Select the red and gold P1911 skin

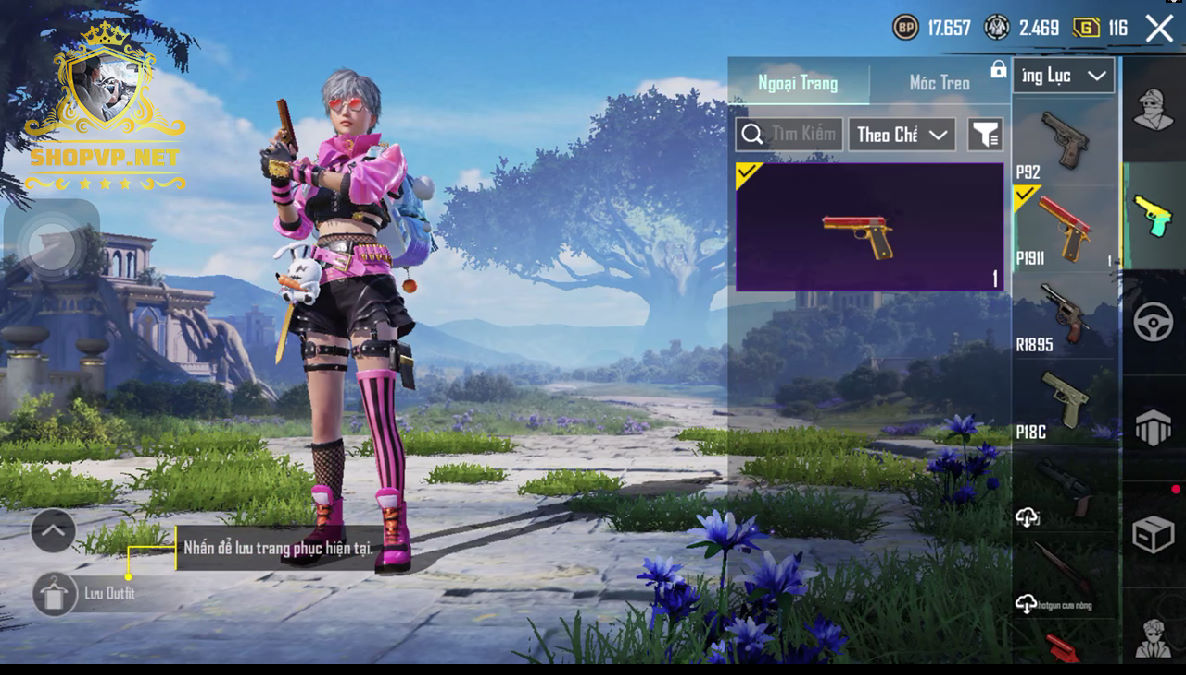coord(869,227)
